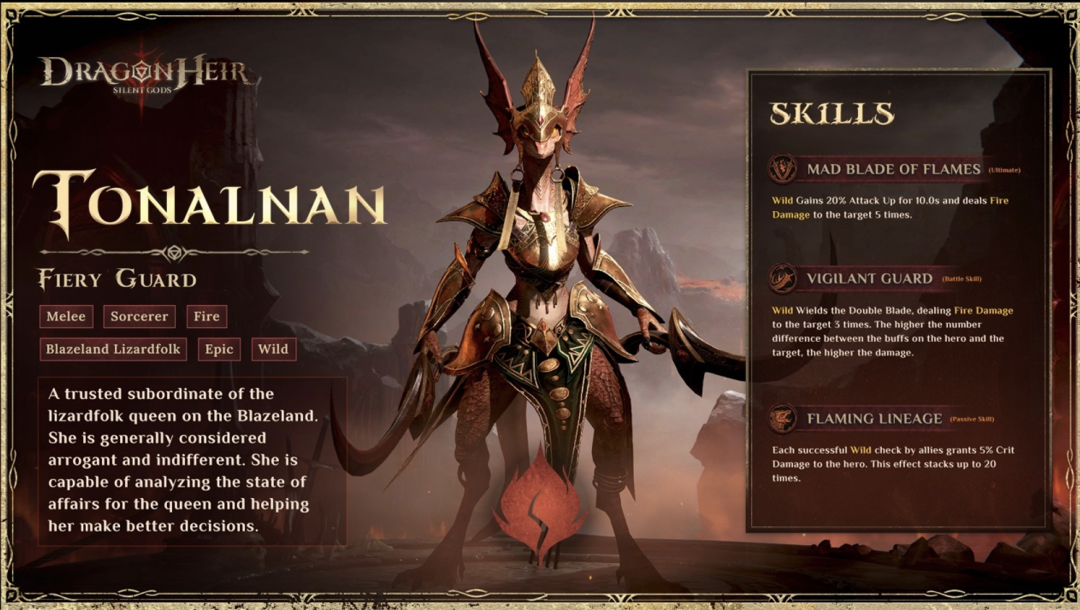
Task: Click the Dragonheir Silent Gods logo
Action: [x=149, y=74]
